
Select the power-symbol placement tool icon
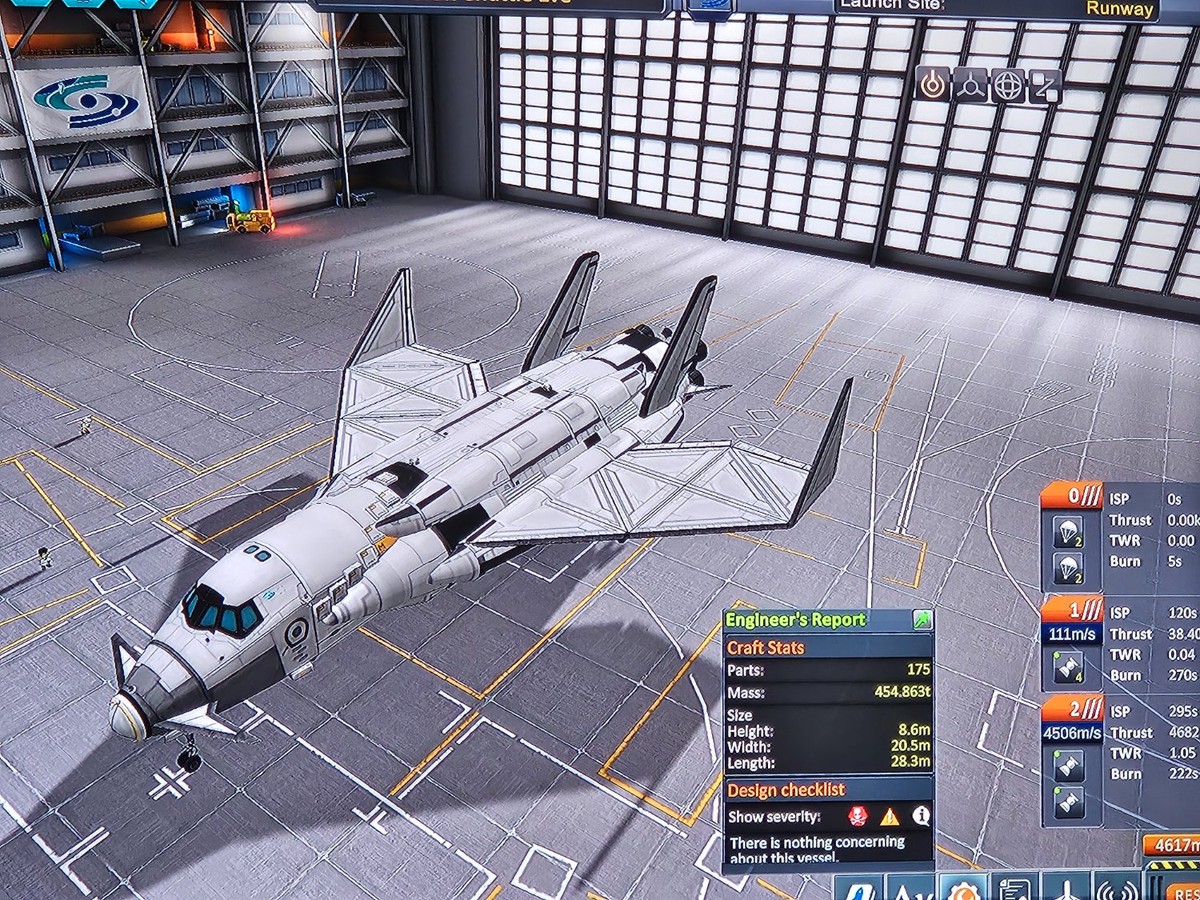point(932,85)
